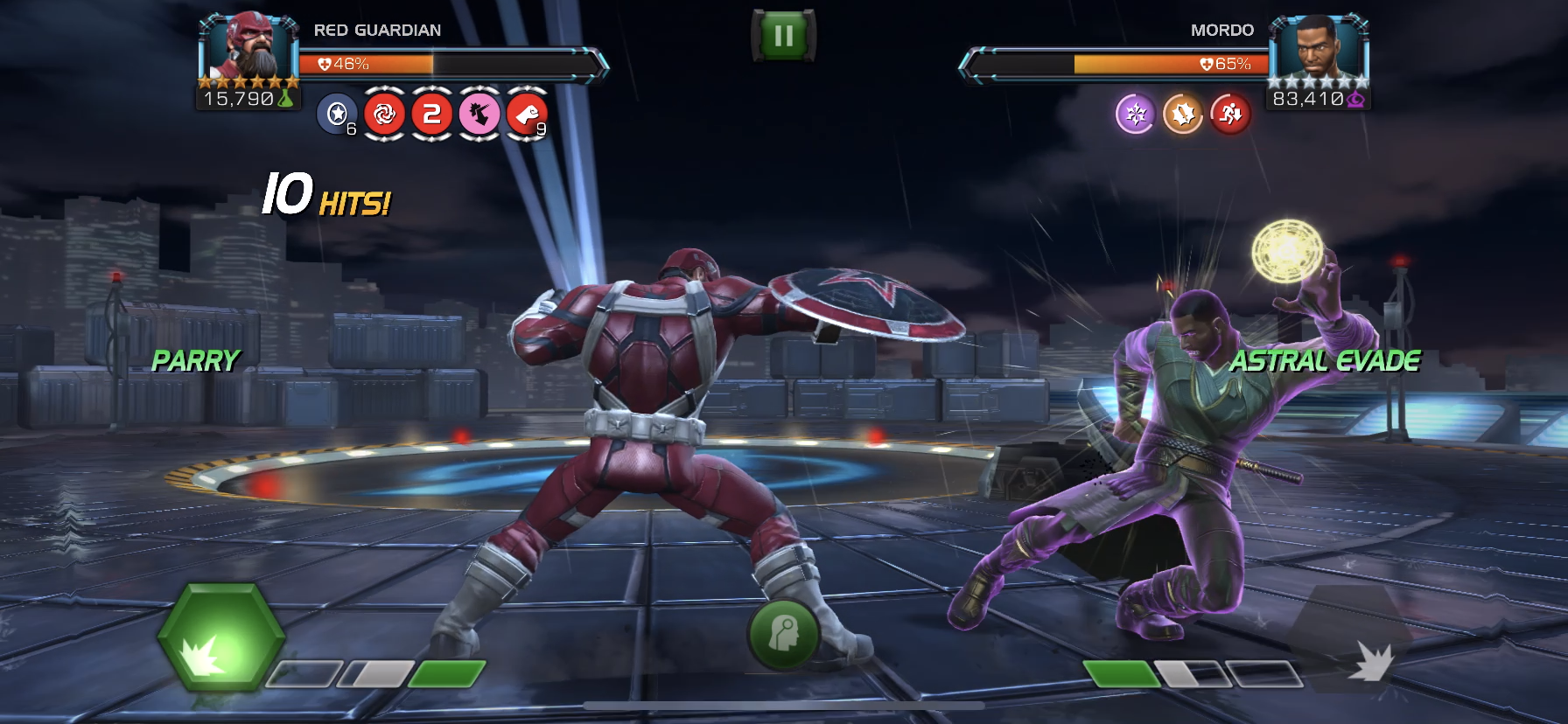Inspect the red buff icon showing number 2
This screenshot has height=724, width=1568.
[431, 114]
